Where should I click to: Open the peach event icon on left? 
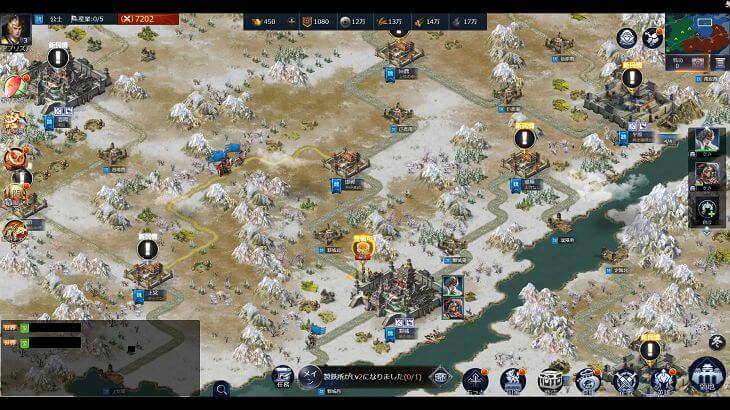coord(14,88)
